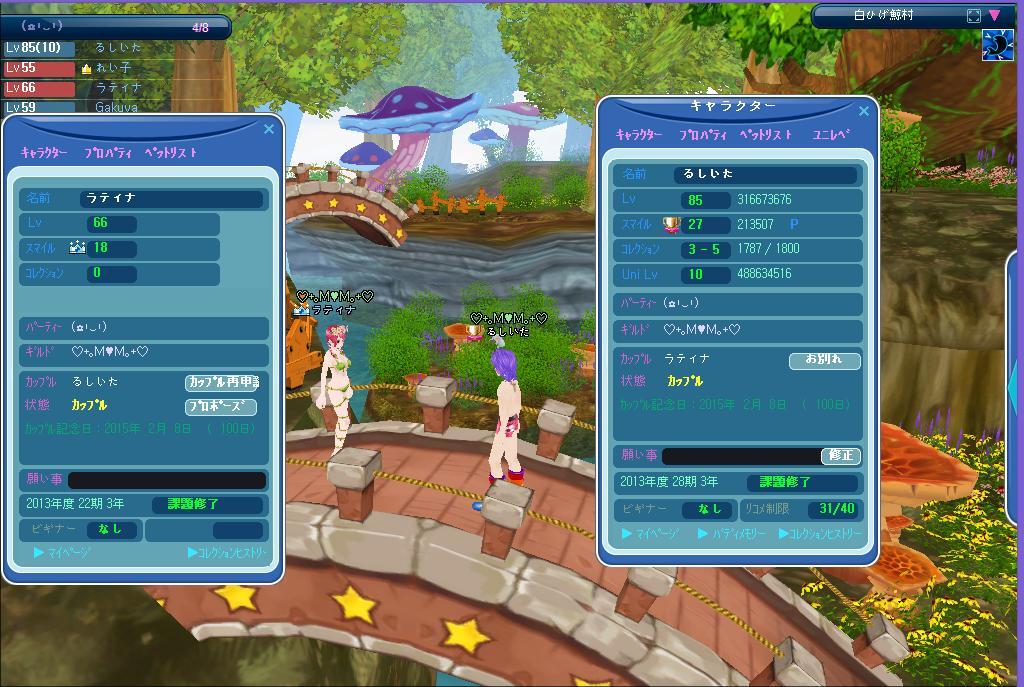
Task: Switch to ペットリスト tab in るしいた's window
Action: click(765, 134)
